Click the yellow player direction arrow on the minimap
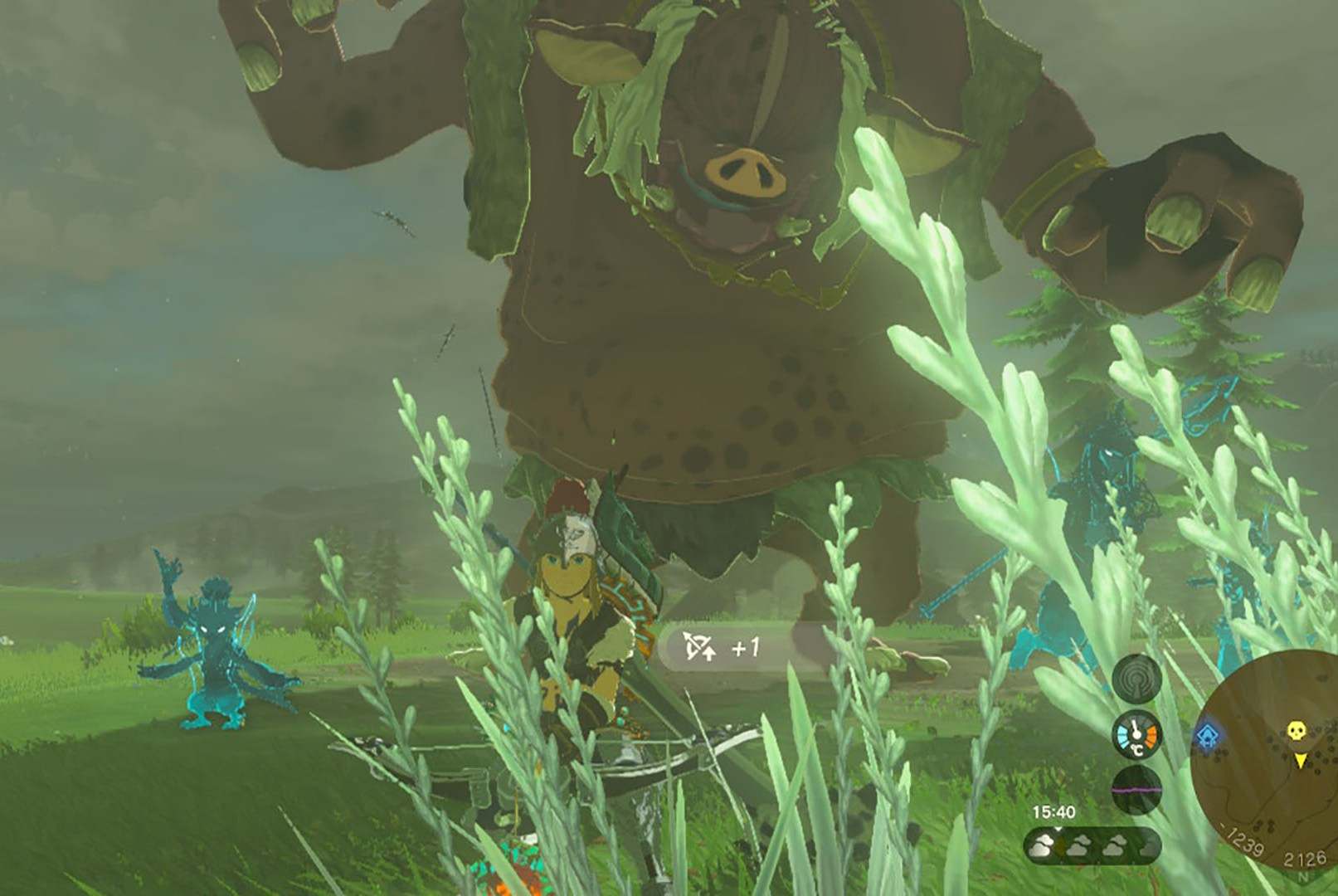Image resolution: width=1338 pixels, height=896 pixels. click(x=1301, y=761)
